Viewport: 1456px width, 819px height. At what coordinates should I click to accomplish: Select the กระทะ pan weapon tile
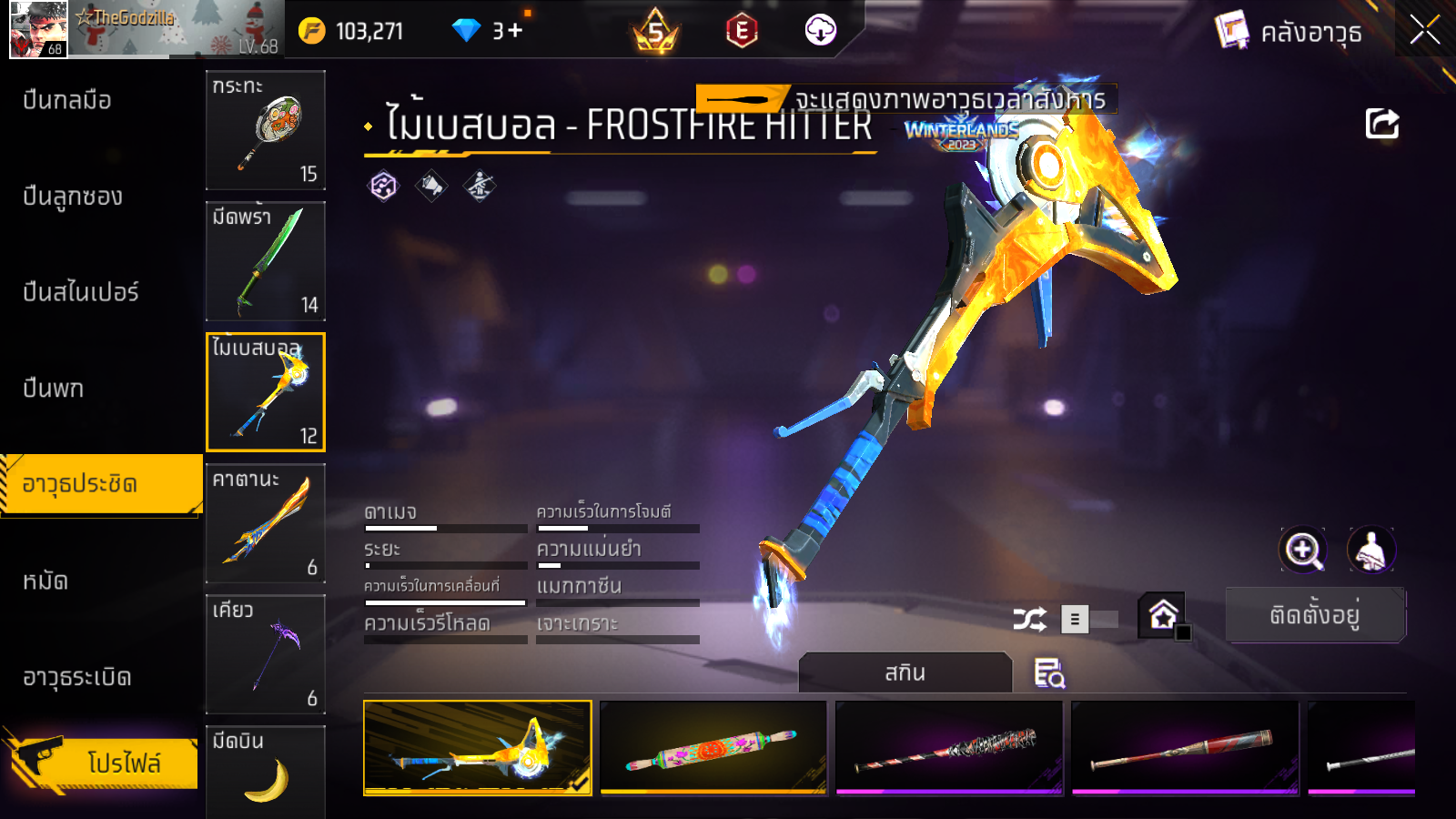pyautogui.click(x=266, y=130)
